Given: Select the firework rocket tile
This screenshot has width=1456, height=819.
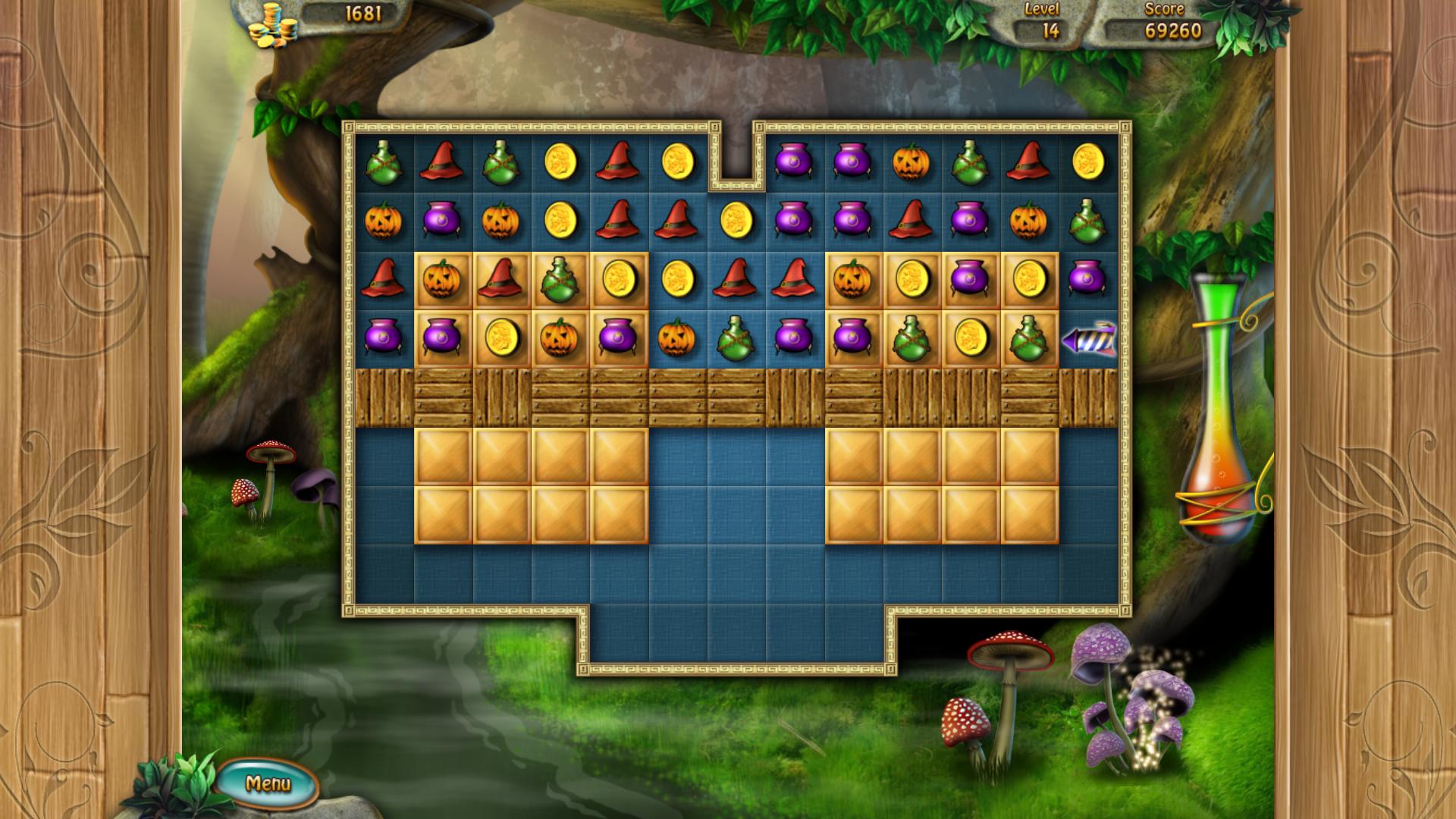Looking at the screenshot, I should (1089, 339).
